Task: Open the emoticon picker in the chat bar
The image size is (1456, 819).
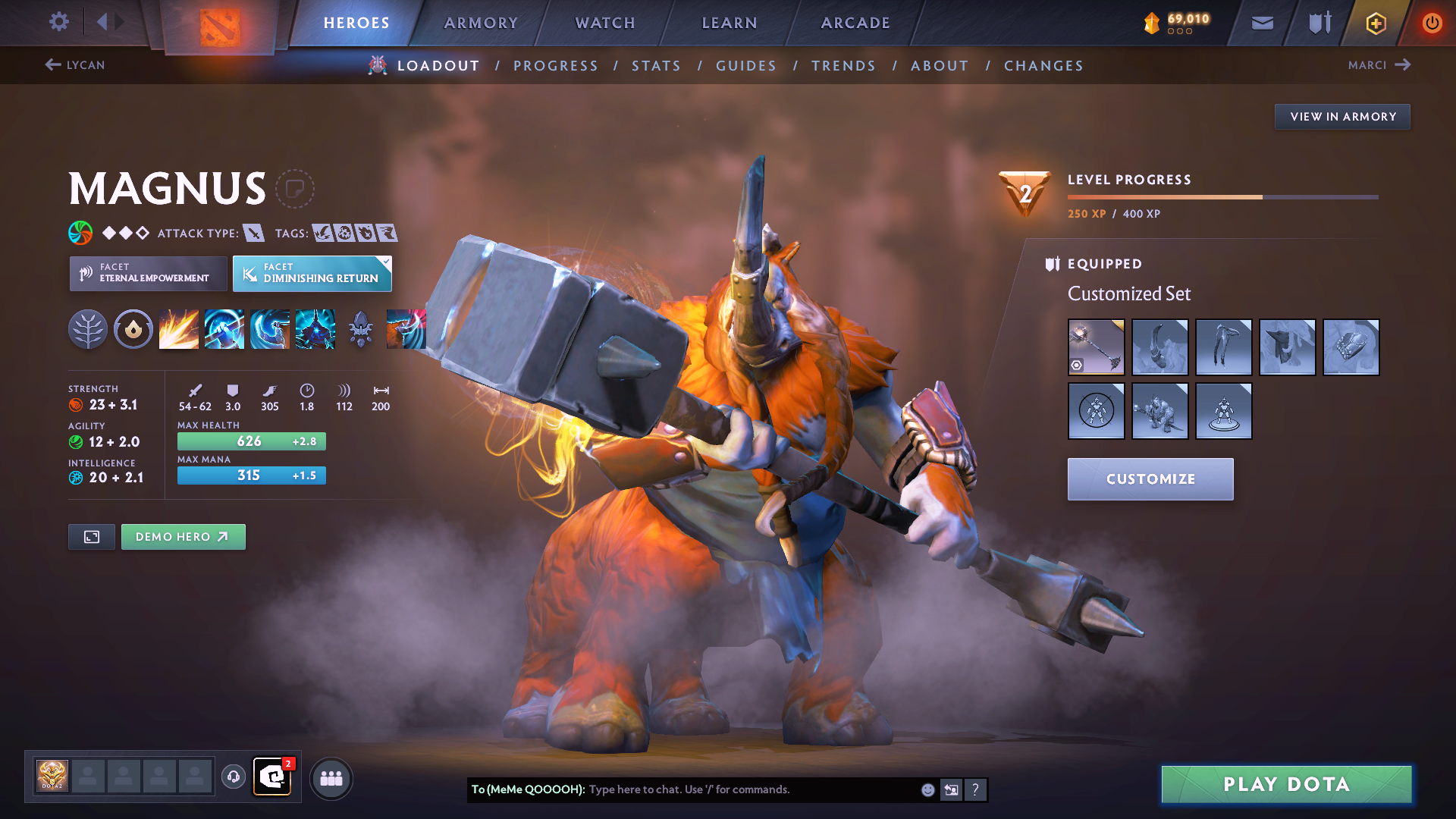Action: 927,789
